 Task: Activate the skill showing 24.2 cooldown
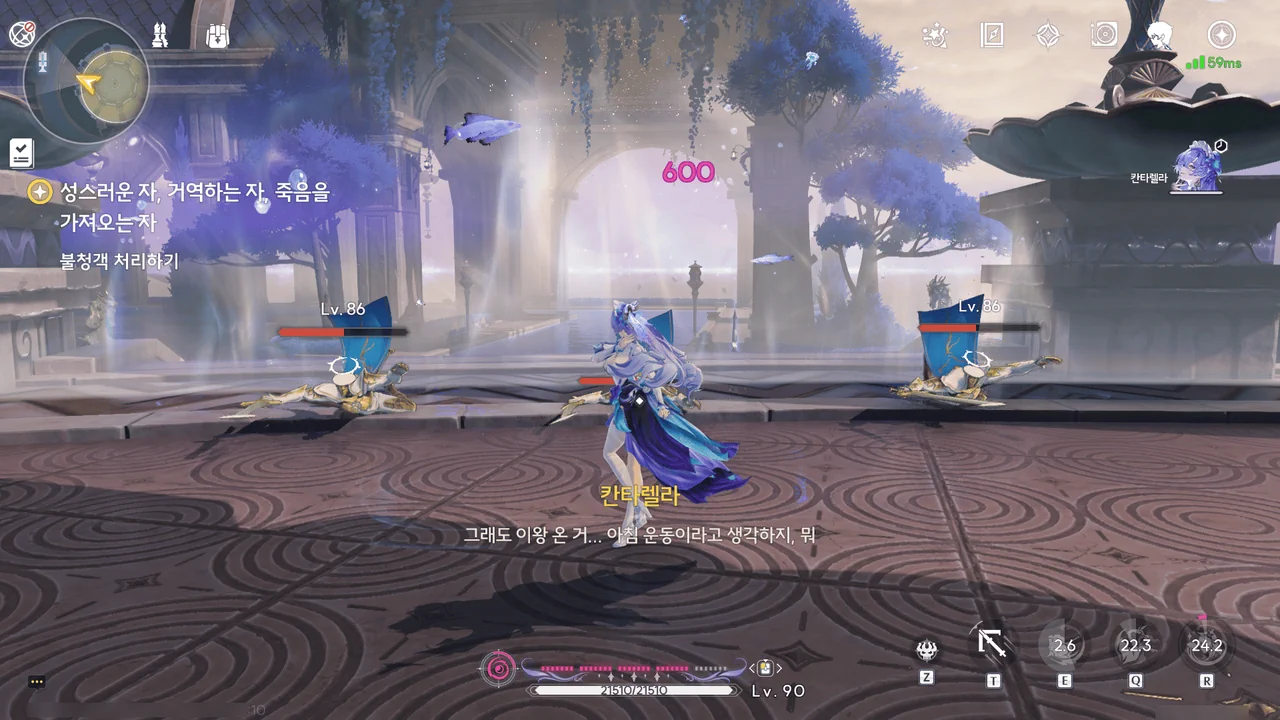[x=1206, y=645]
